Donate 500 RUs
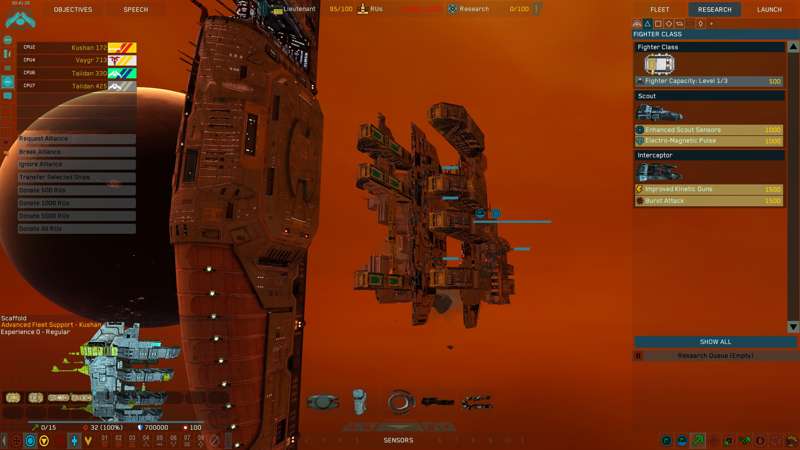800x450 pixels. coord(76,190)
